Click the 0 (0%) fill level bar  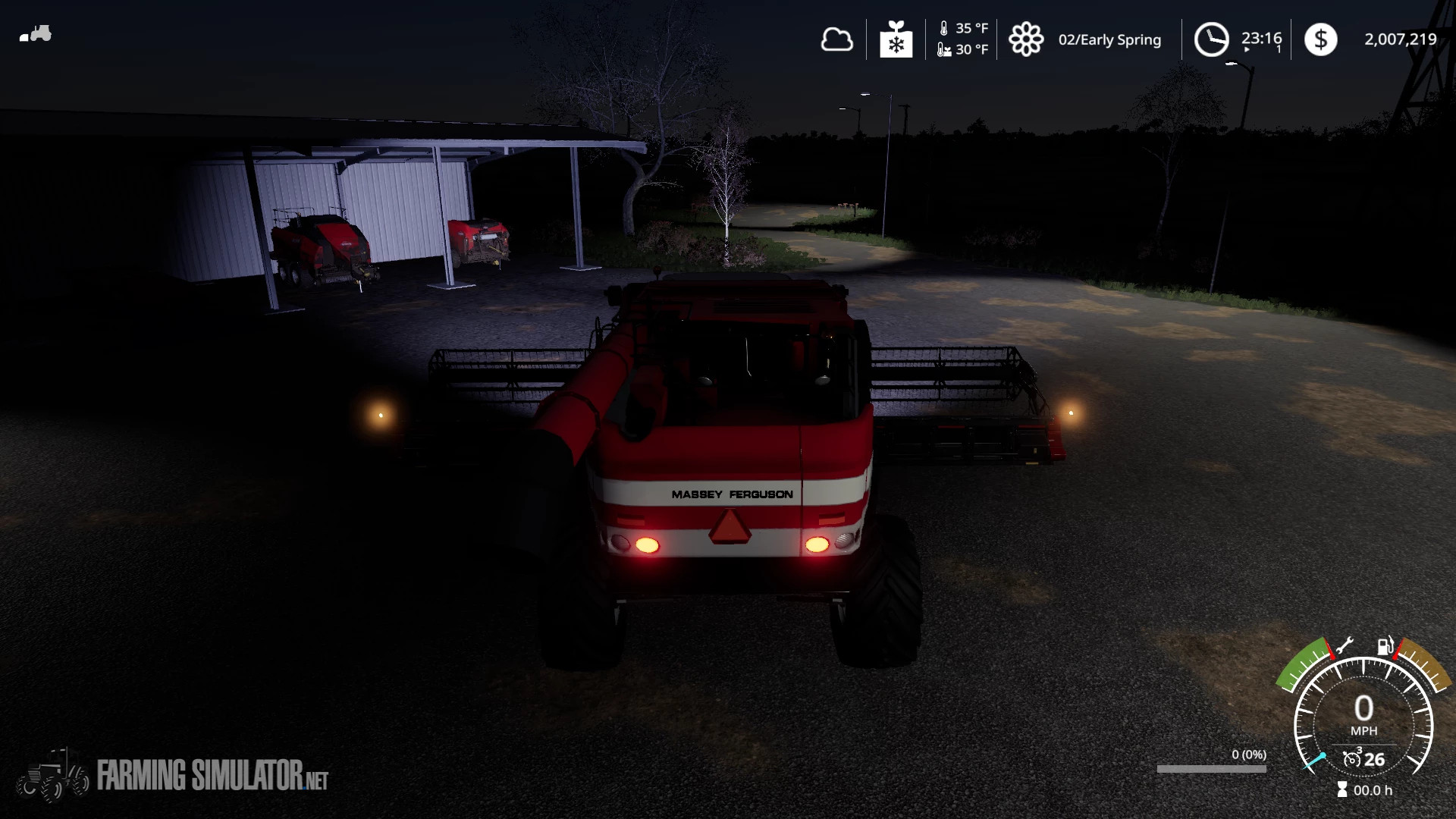(x=1212, y=767)
